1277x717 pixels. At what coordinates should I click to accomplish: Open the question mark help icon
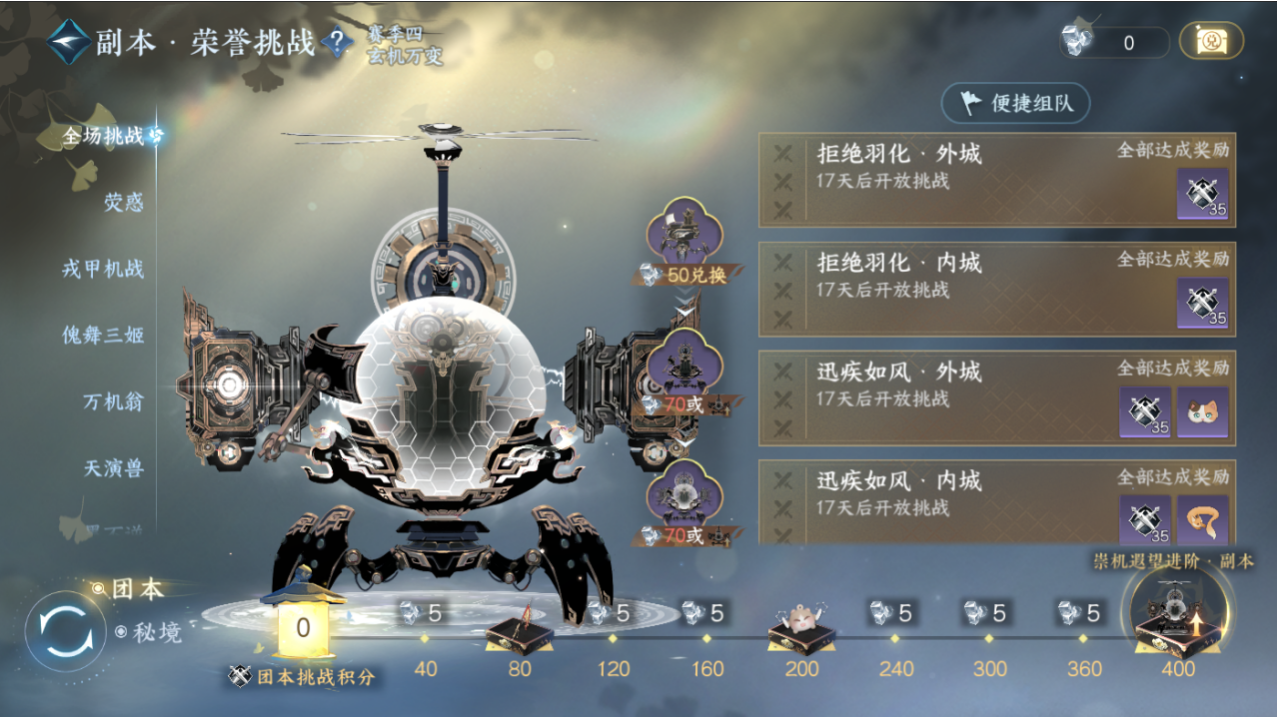click(338, 42)
